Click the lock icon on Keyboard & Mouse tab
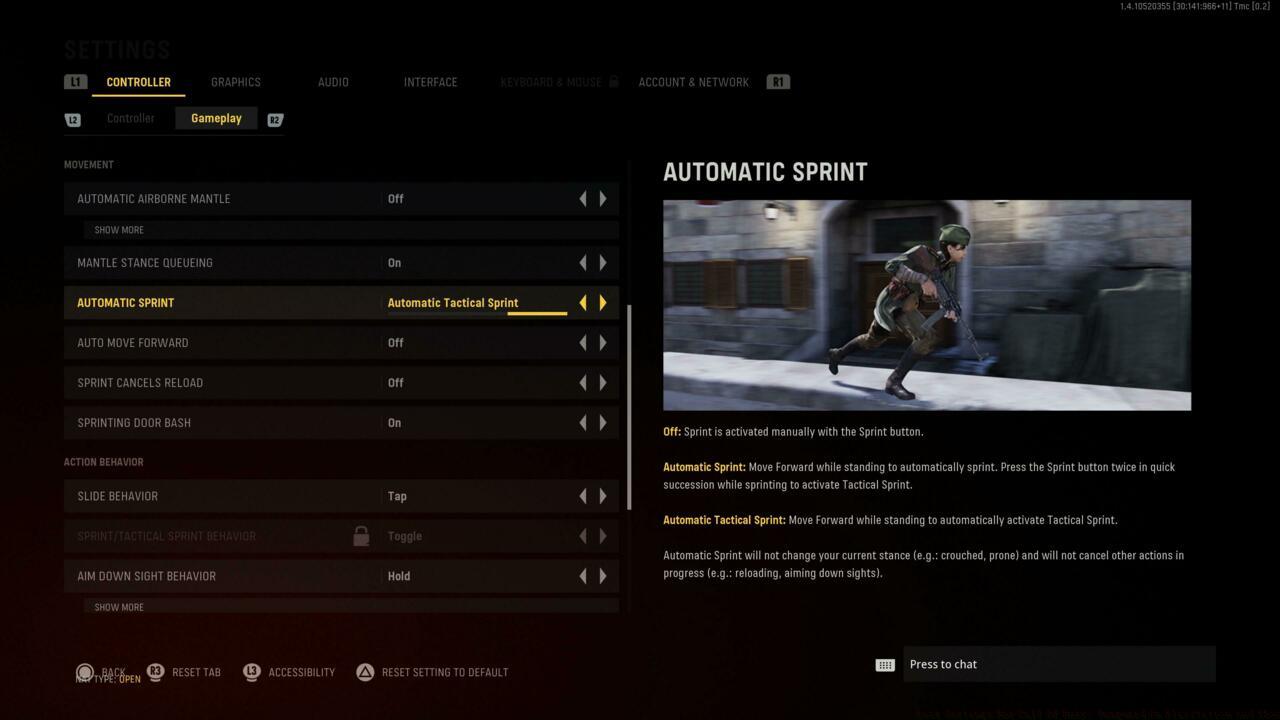Image resolution: width=1280 pixels, height=720 pixels. click(614, 82)
